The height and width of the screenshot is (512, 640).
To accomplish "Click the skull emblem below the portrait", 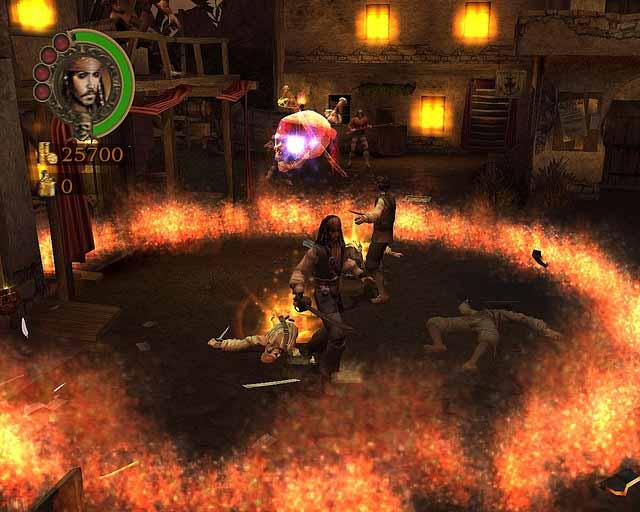I will [83, 129].
